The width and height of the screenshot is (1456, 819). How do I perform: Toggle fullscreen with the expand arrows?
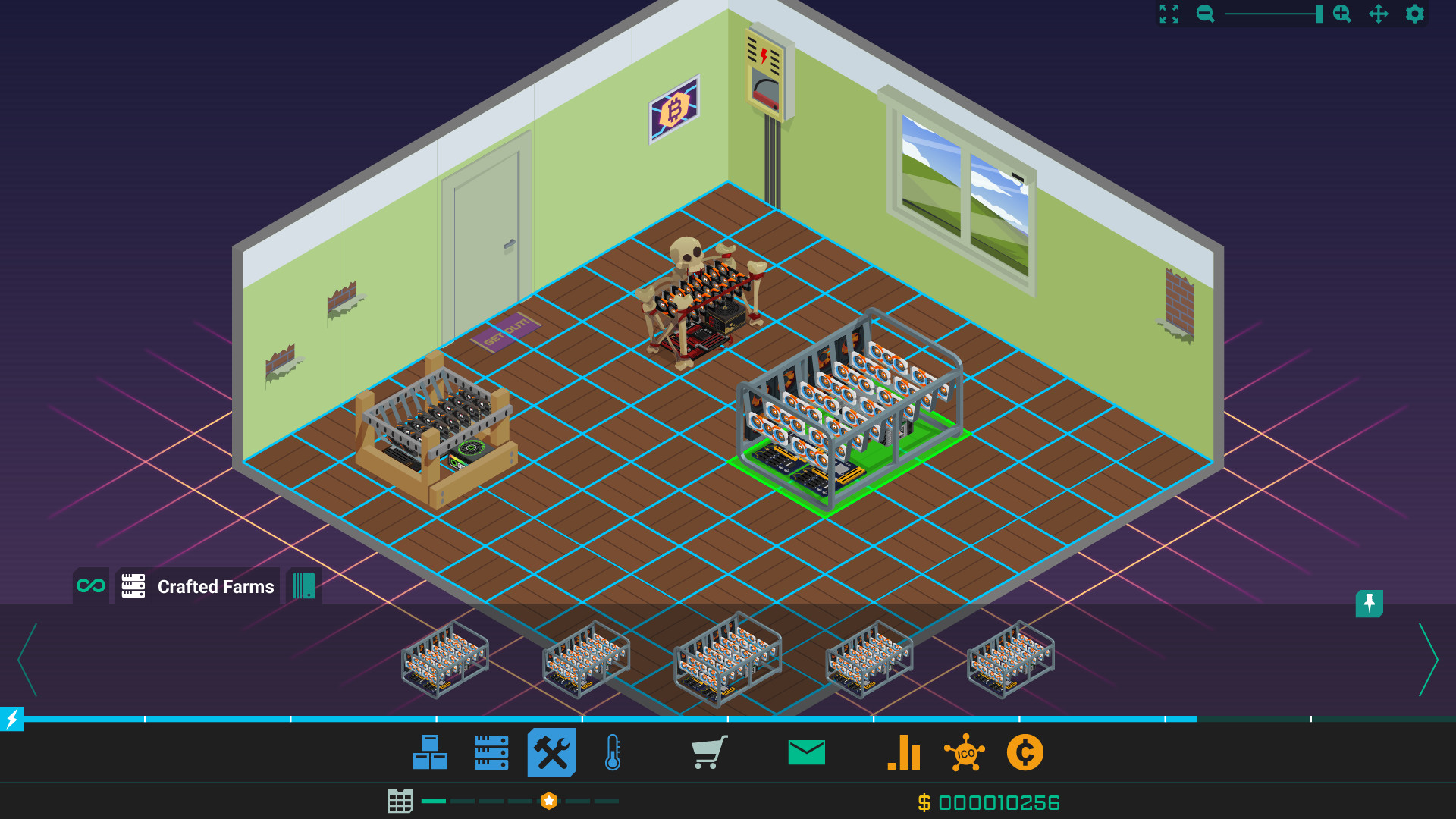[x=1169, y=14]
